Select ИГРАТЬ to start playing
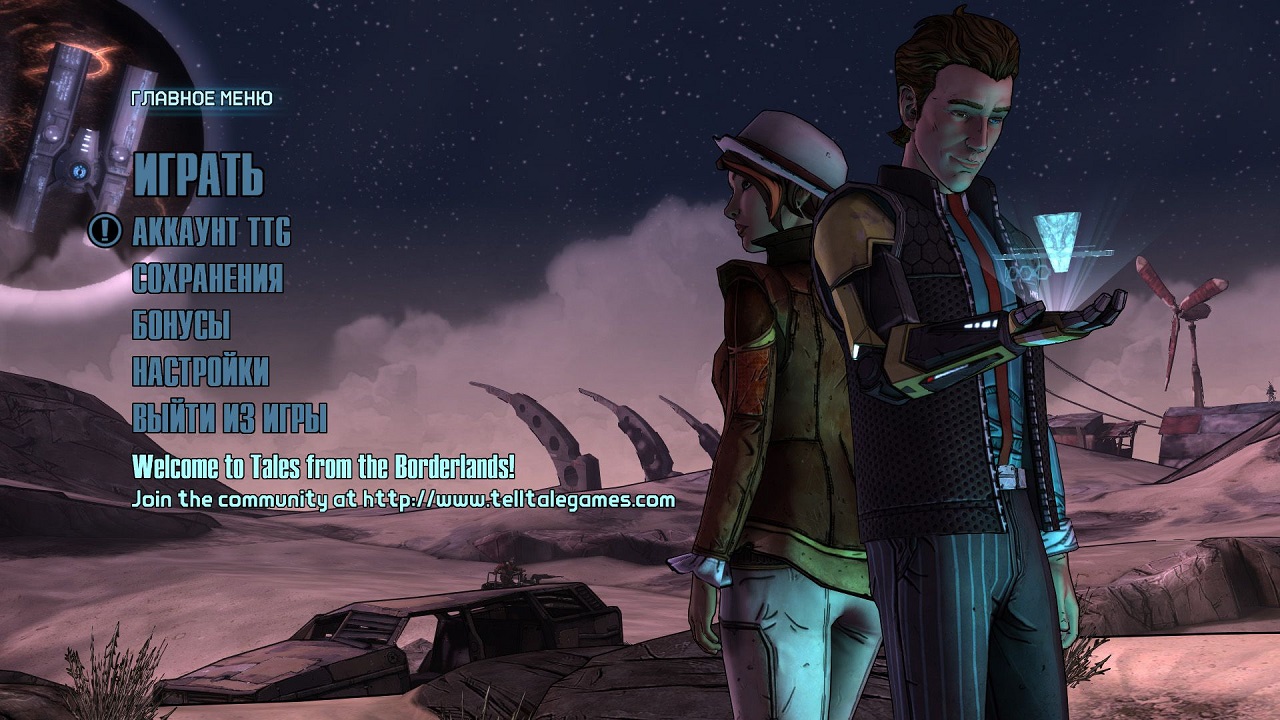This screenshot has height=720, width=1280. 198,177
